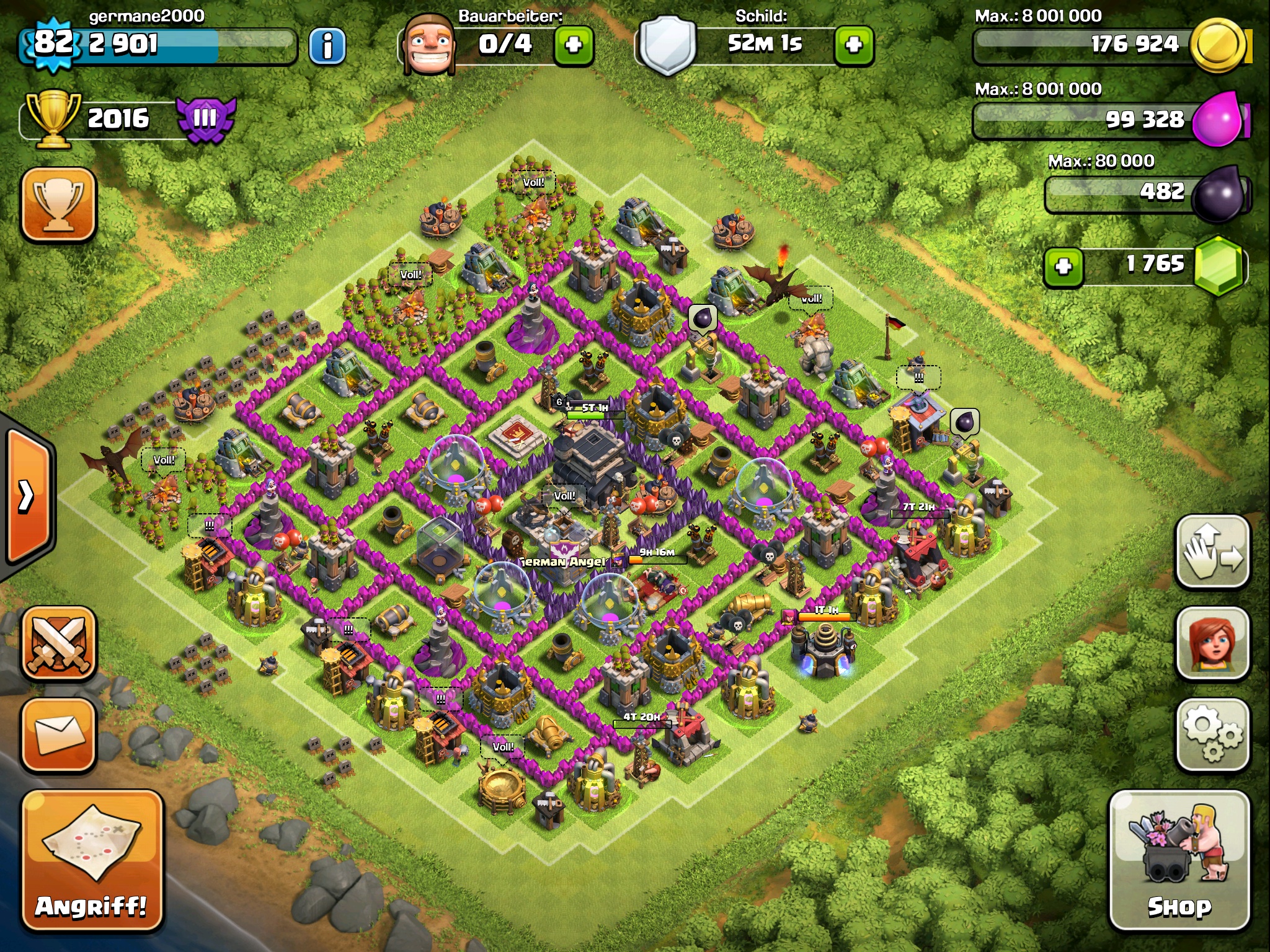Open the Shop

(1179, 860)
